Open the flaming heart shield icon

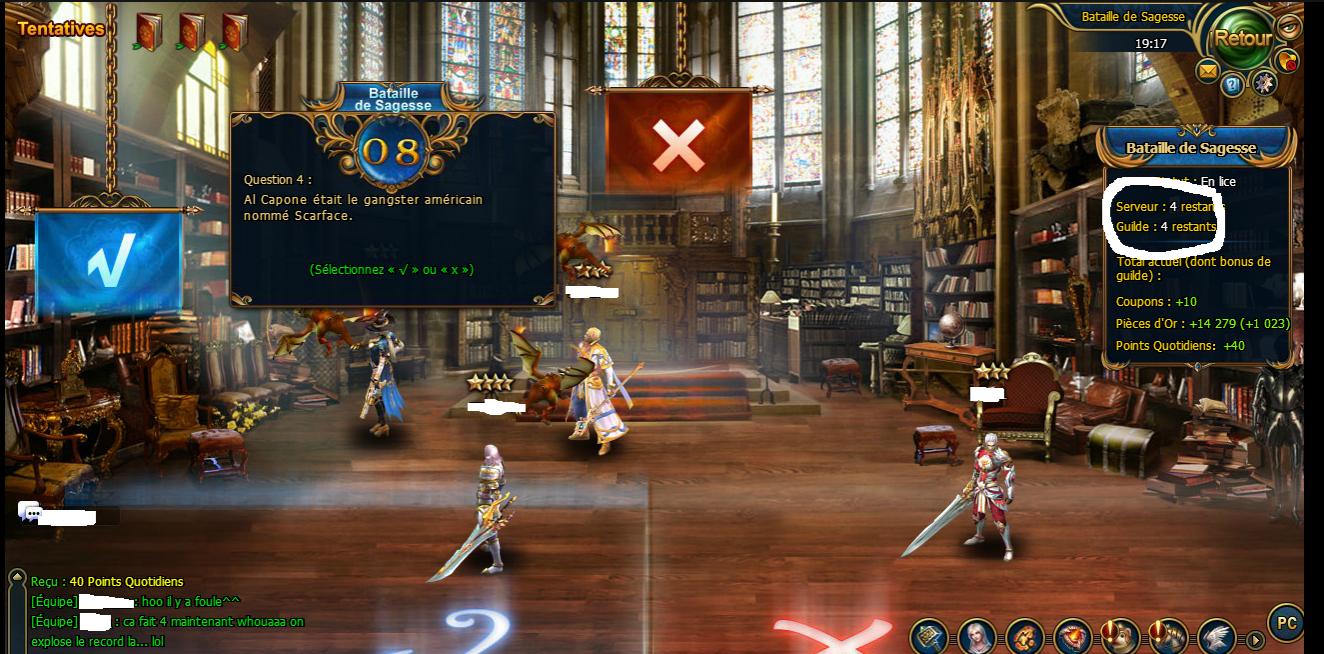(x=1073, y=637)
